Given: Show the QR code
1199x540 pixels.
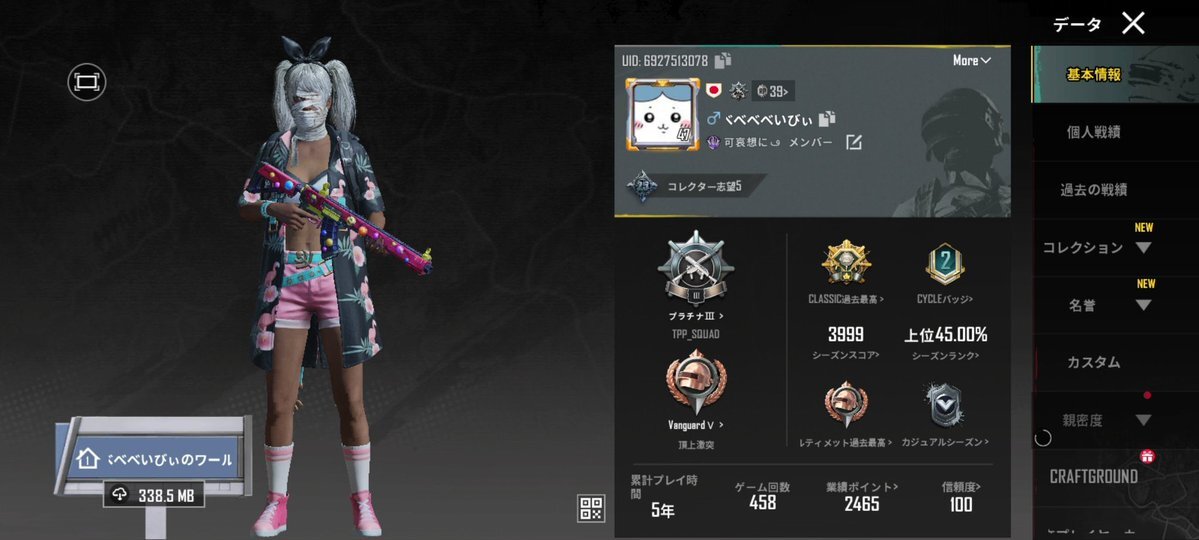Looking at the screenshot, I should click(x=591, y=508).
